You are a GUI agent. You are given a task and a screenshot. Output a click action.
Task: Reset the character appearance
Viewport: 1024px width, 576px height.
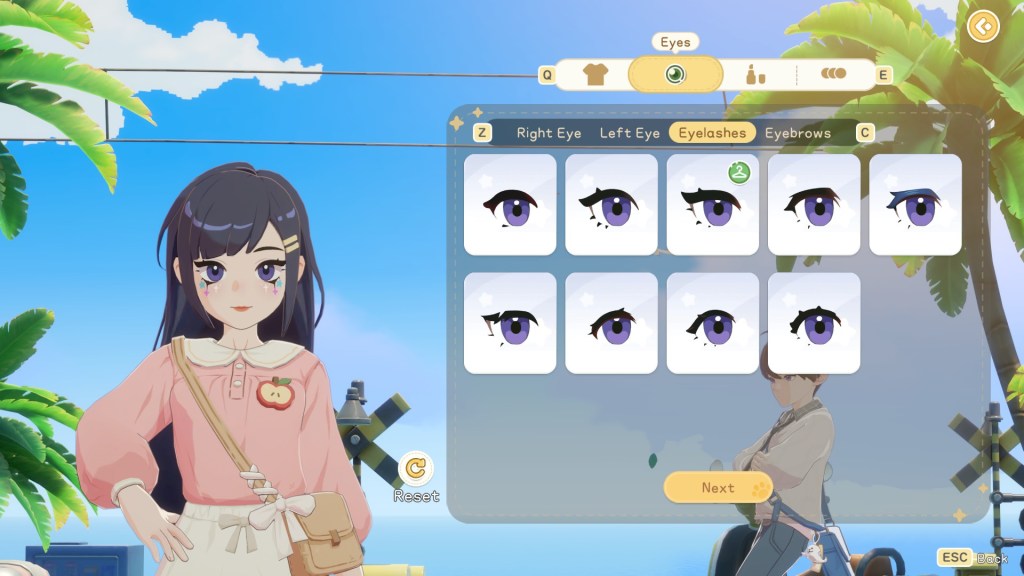click(416, 468)
